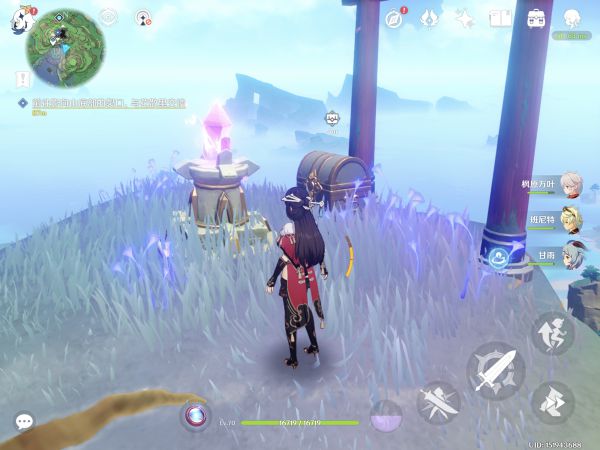Image resolution: width=600 pixels, height=450 pixels.
Task: Open the wings battle pass icon
Action: click(x=429, y=19)
